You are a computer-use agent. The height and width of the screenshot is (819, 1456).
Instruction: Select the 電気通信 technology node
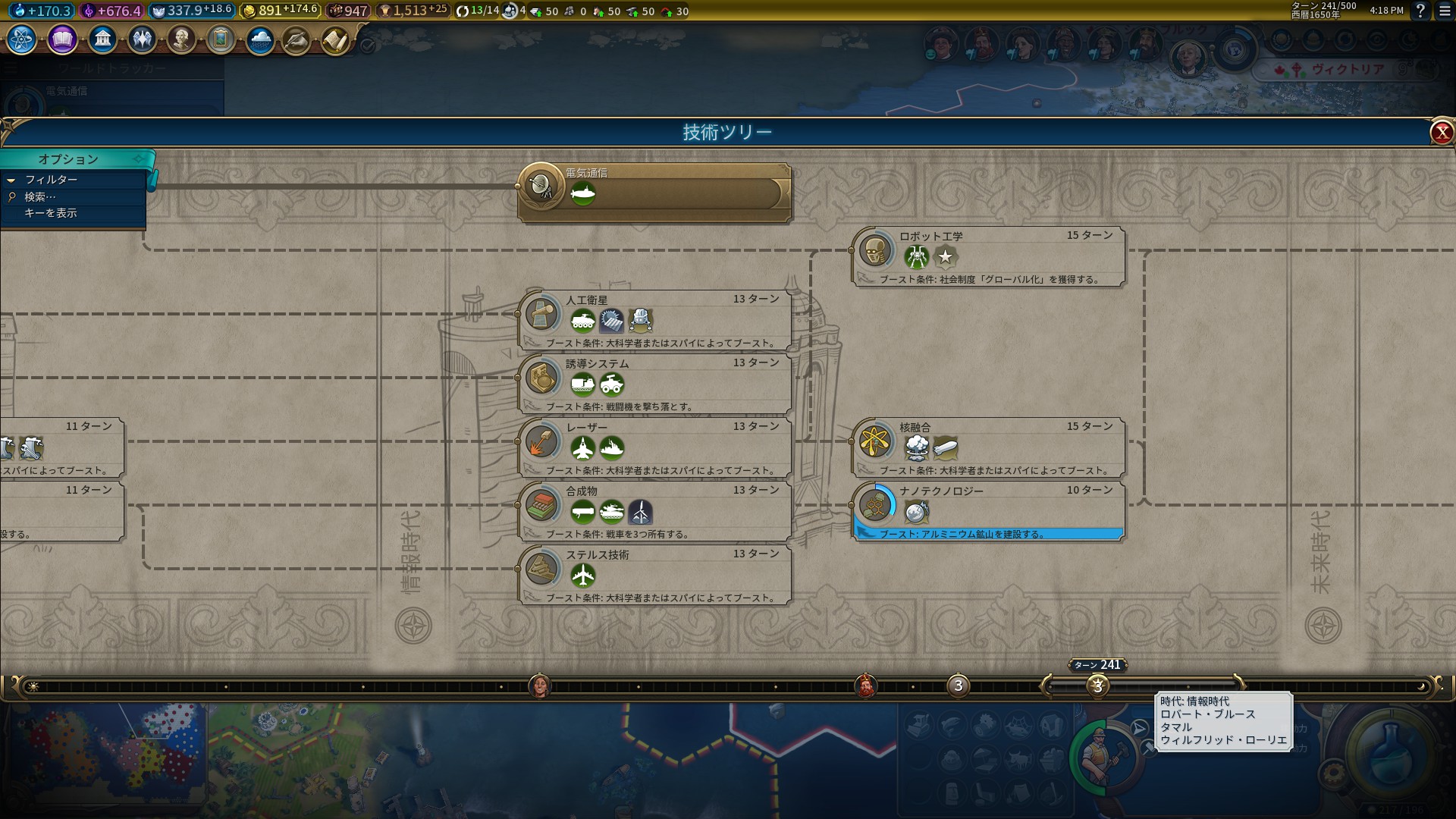point(654,193)
